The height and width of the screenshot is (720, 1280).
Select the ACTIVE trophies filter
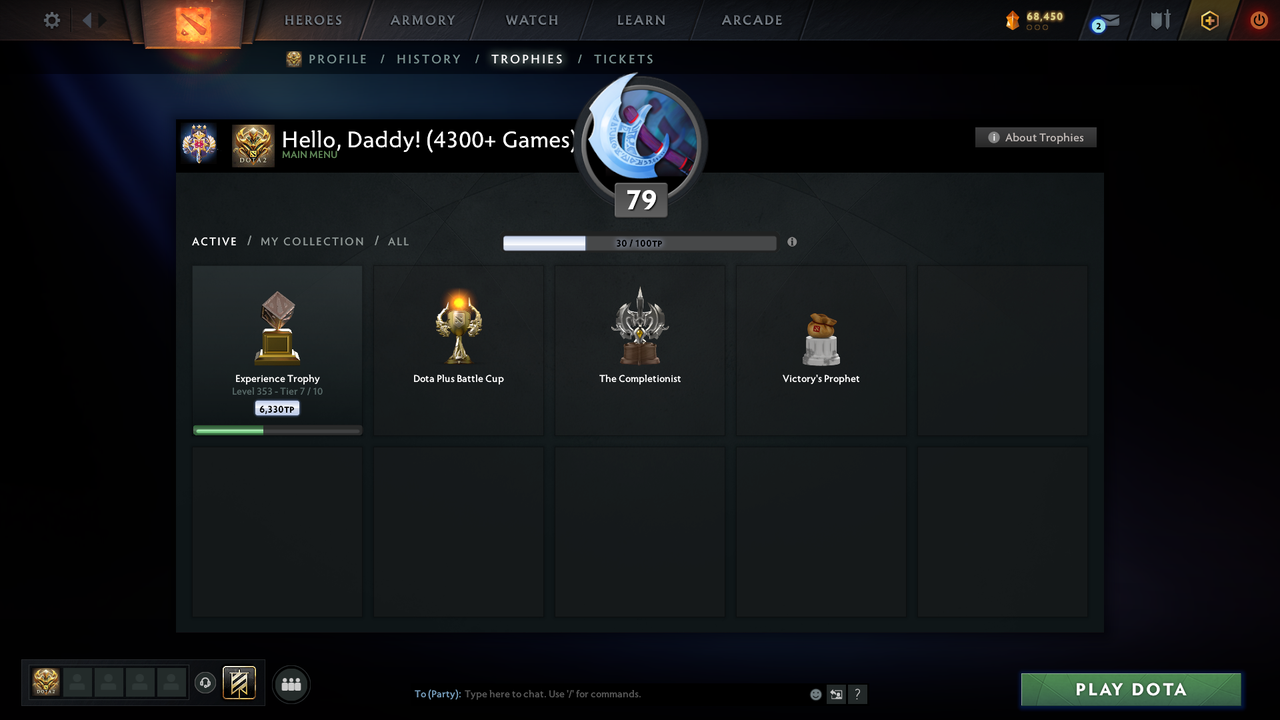click(x=214, y=241)
